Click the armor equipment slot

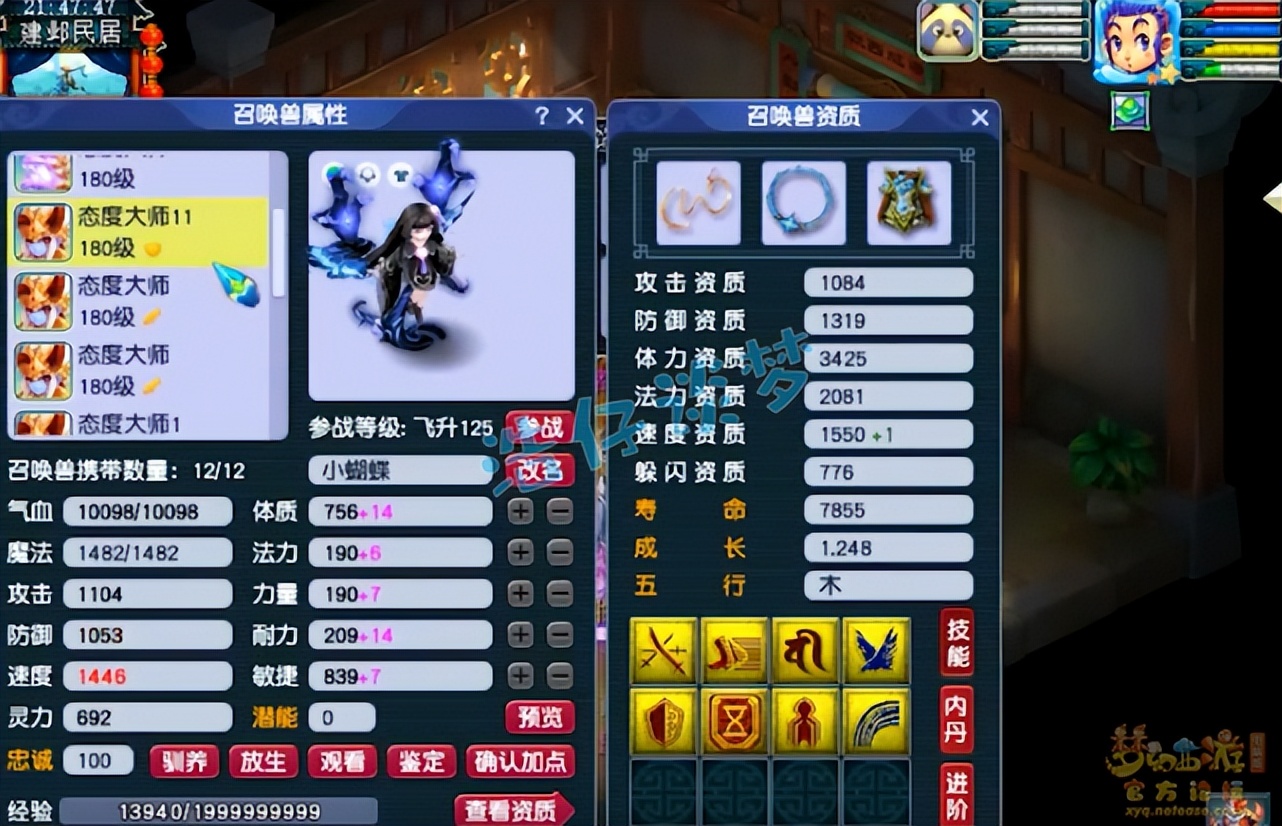909,202
